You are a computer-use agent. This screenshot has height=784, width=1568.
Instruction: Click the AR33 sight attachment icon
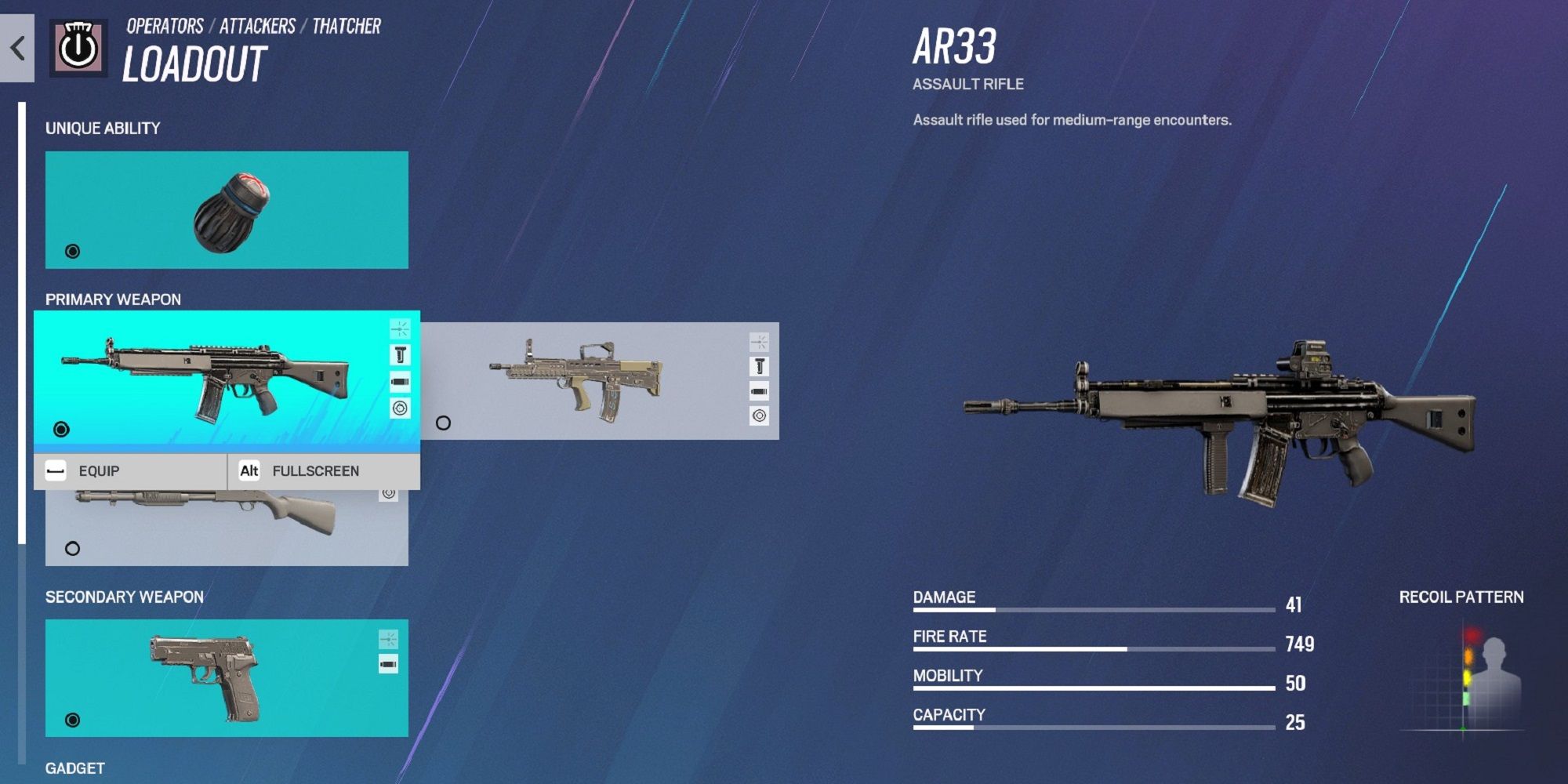[x=401, y=407]
